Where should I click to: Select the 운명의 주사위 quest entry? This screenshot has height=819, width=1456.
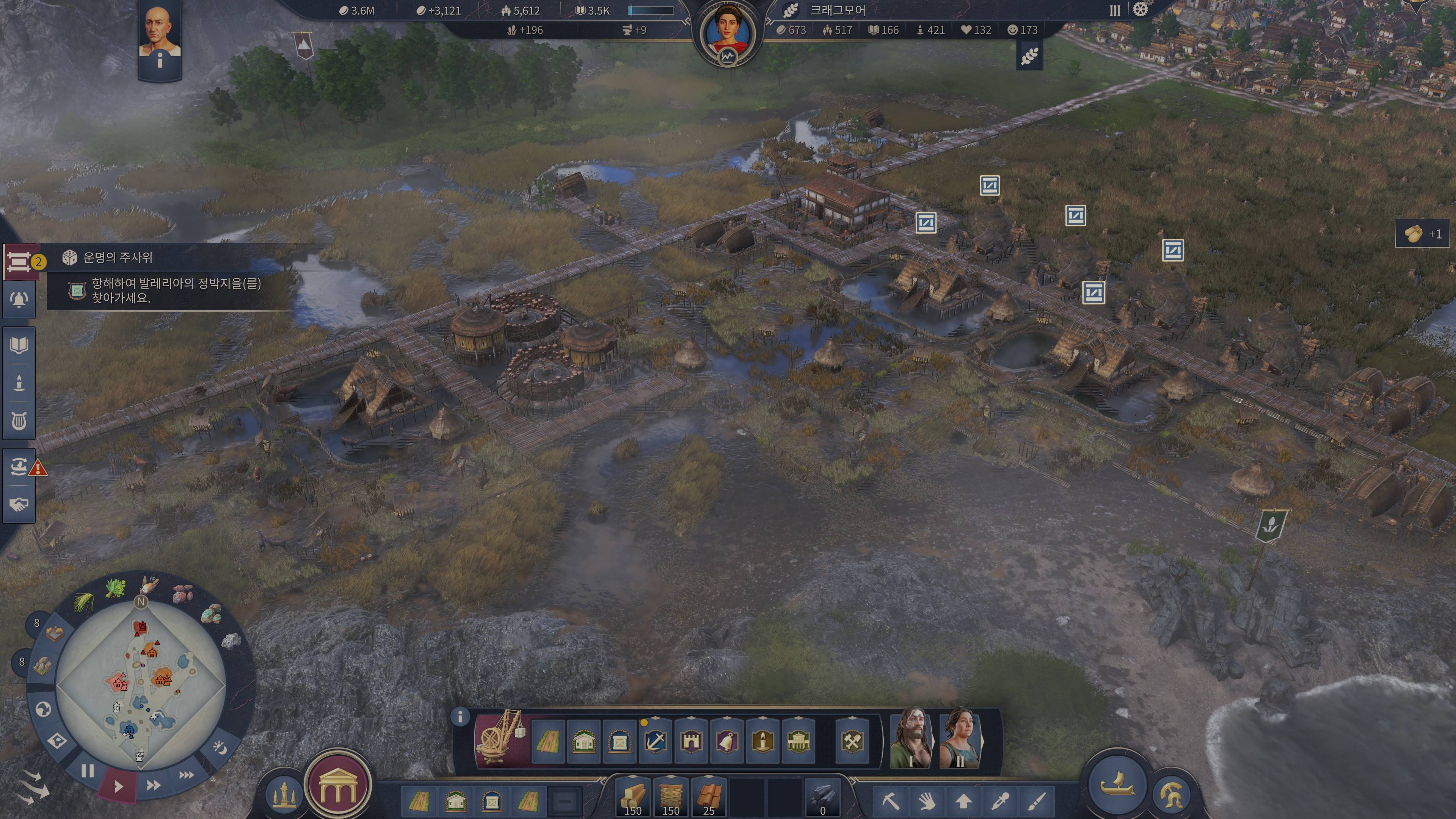click(x=118, y=258)
